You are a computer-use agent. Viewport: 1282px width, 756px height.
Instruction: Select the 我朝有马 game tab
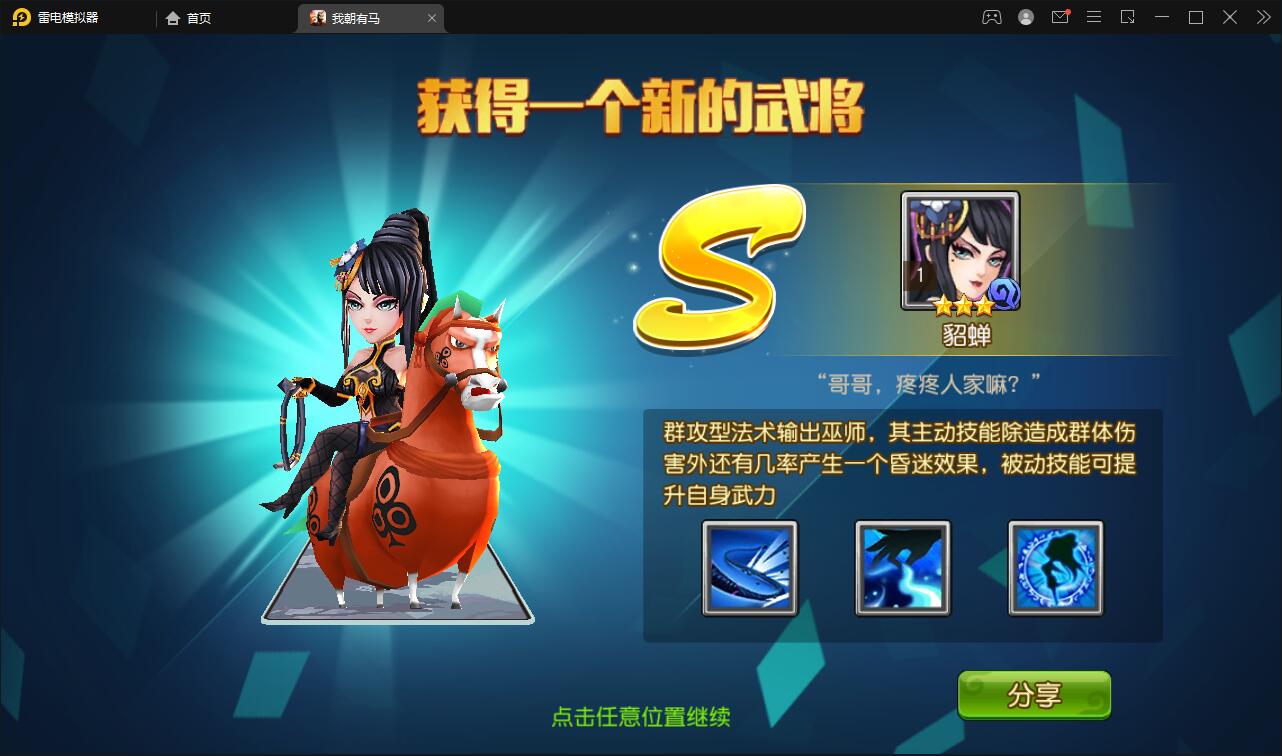point(362,18)
